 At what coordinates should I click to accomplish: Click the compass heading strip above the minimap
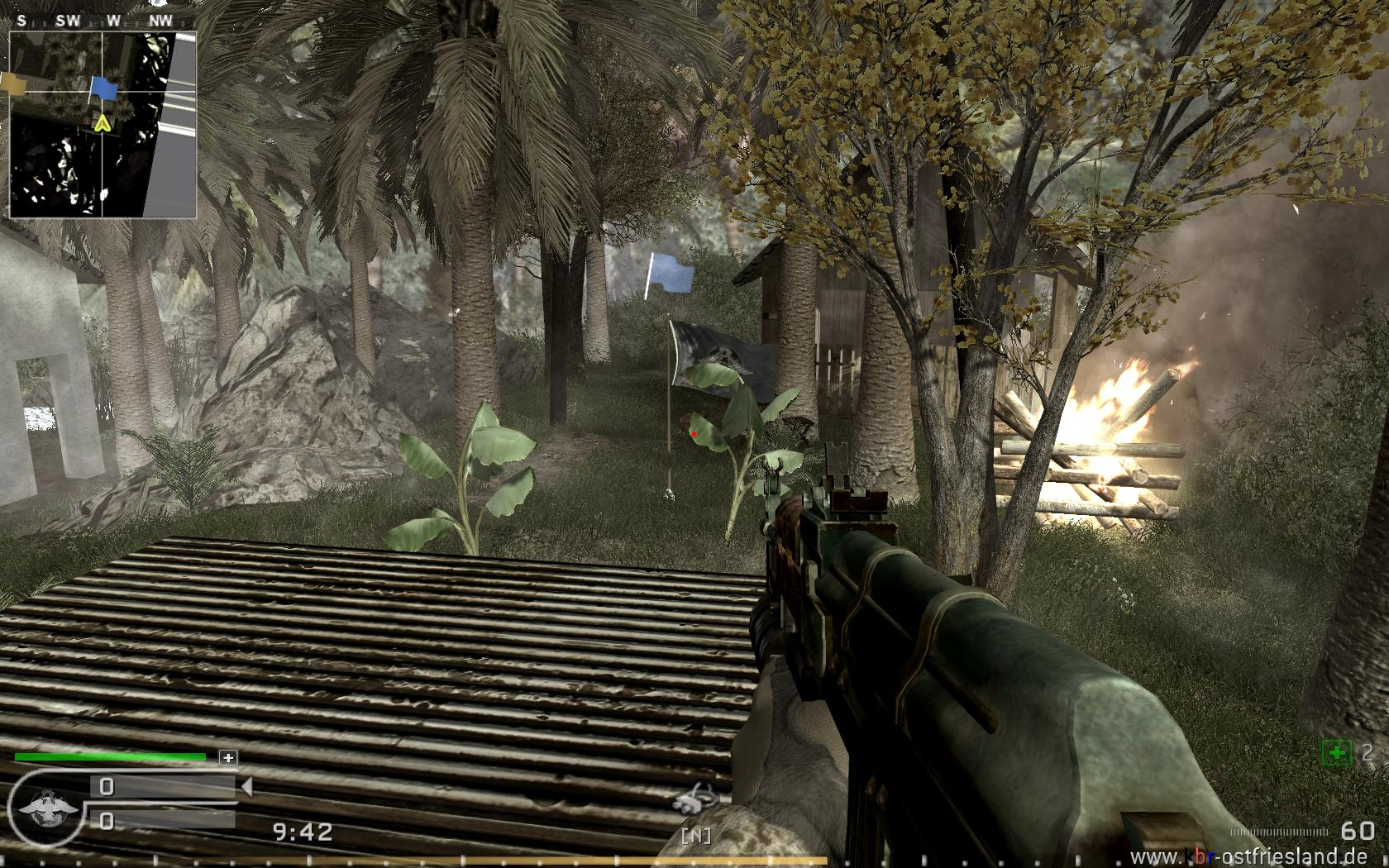103,21
